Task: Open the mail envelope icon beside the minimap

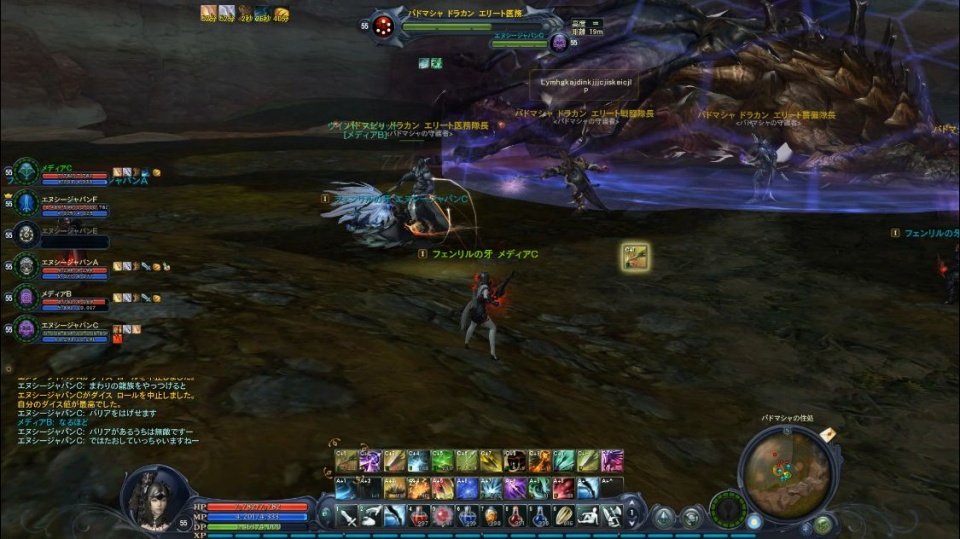Action: [x=828, y=434]
